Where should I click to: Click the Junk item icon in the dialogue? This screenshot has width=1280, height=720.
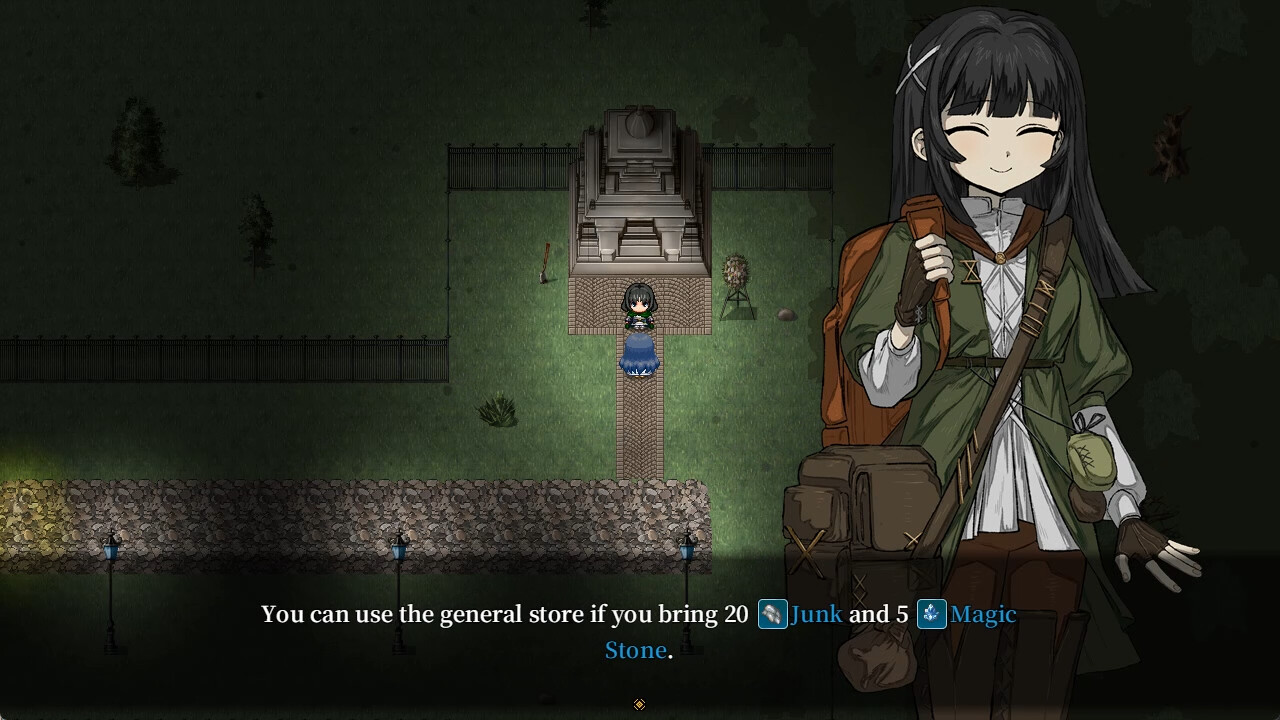tap(771, 614)
